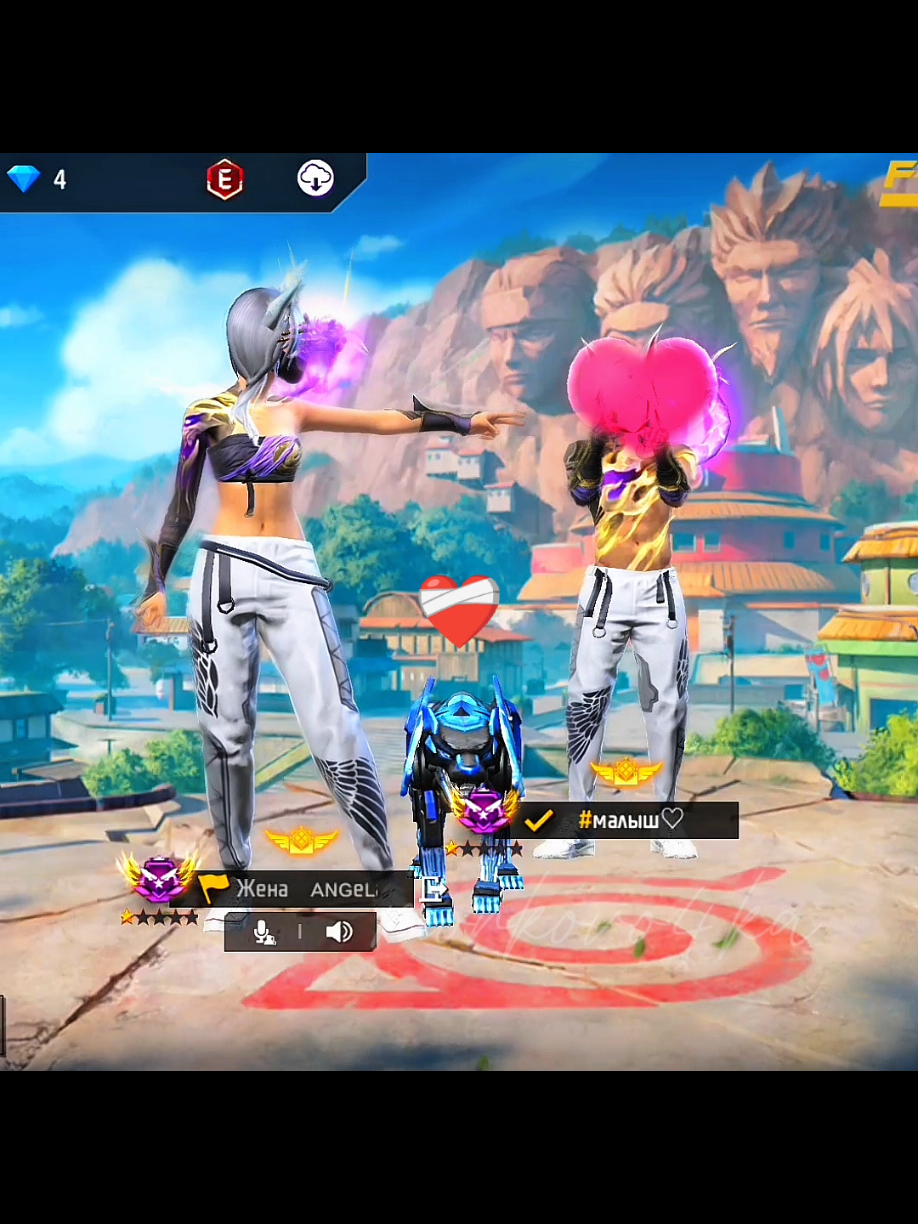This screenshot has width=918, height=1224.
Task: Open the cloud download center
Action: 316,179
